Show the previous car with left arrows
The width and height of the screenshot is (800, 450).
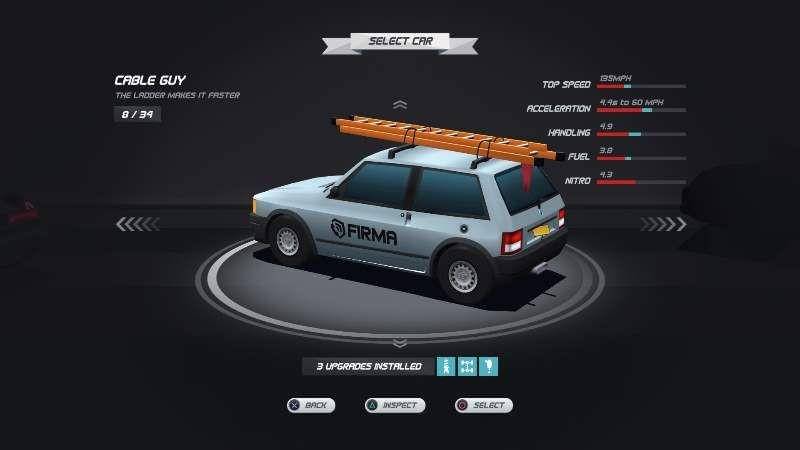(x=138, y=224)
